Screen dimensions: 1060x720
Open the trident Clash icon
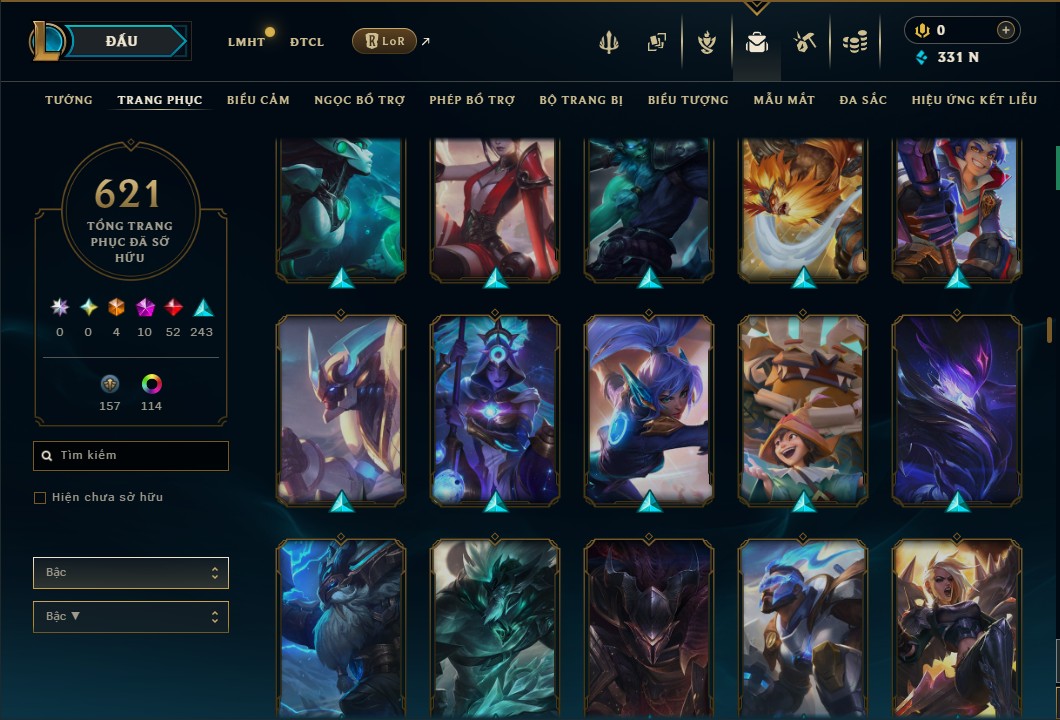coord(609,42)
